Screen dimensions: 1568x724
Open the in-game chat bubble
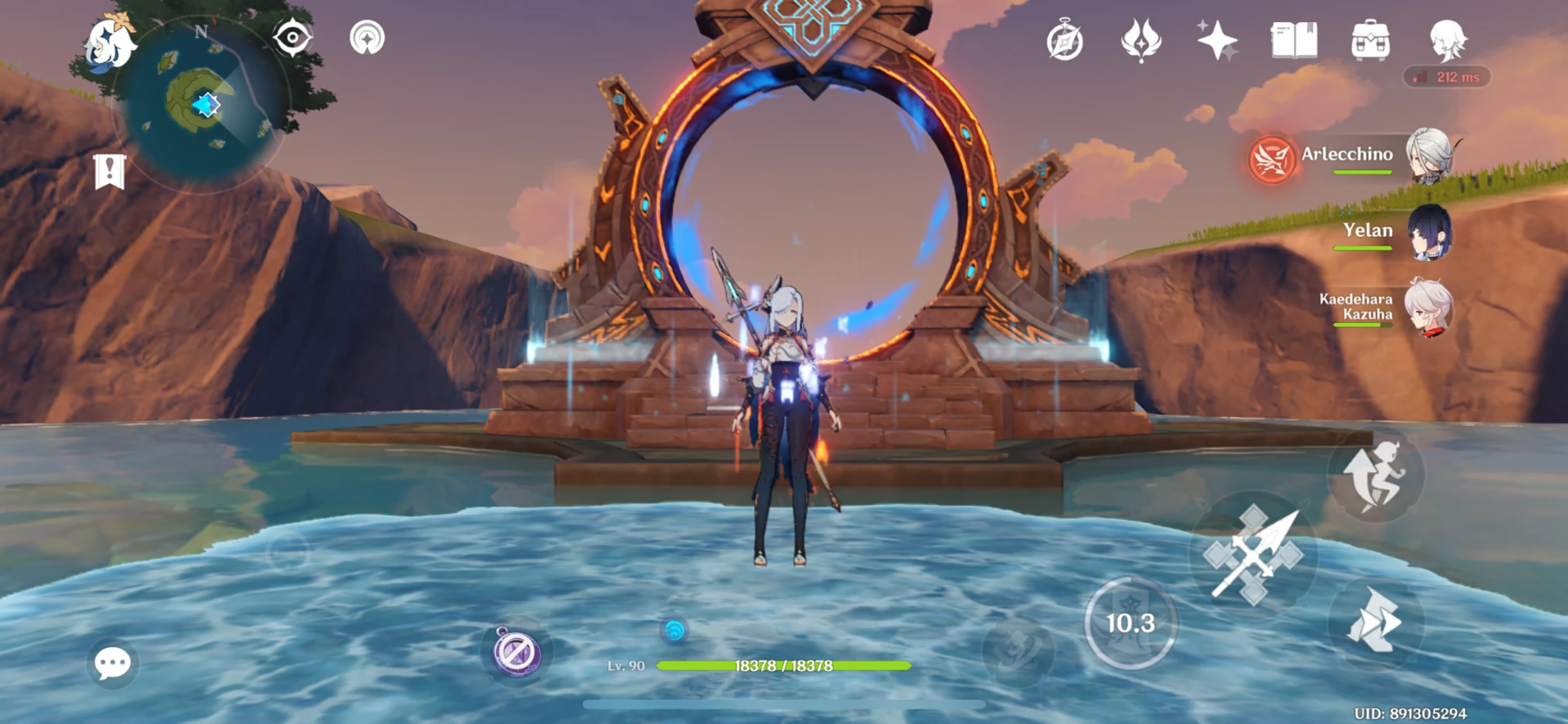click(x=113, y=664)
